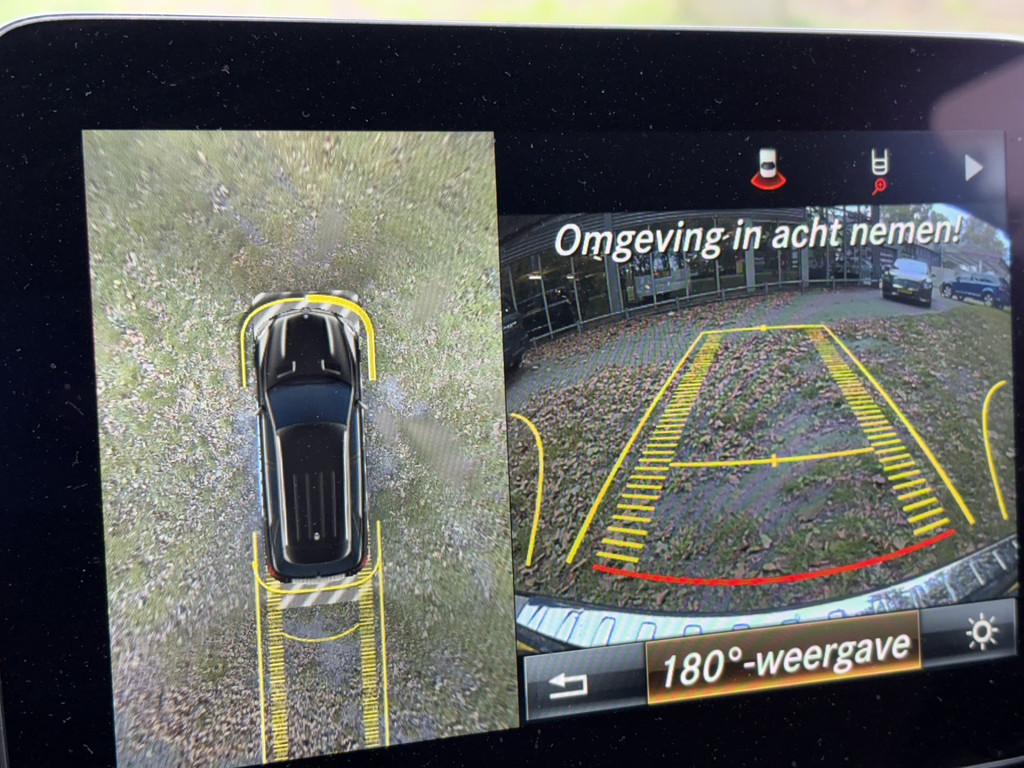Select the car with red sensor arc icon
The image size is (1024, 768).
coord(768,168)
